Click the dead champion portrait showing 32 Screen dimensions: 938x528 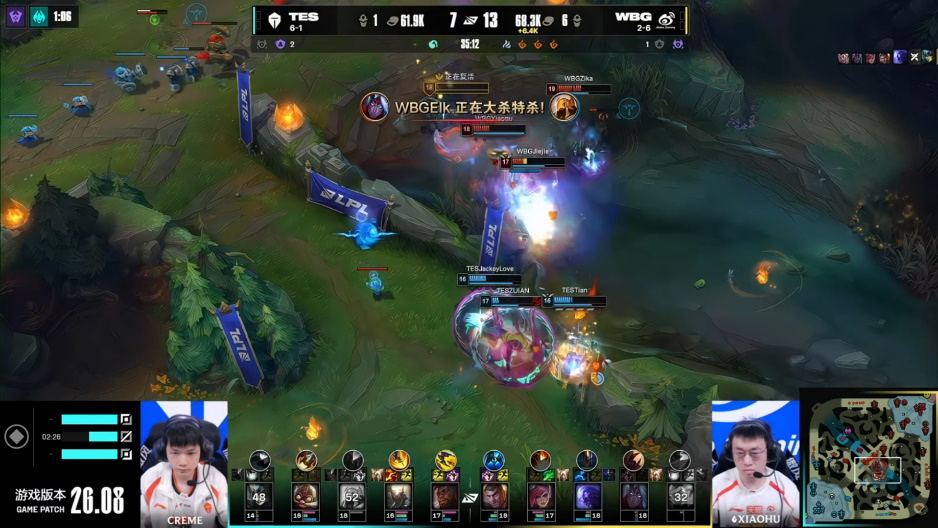click(680, 495)
